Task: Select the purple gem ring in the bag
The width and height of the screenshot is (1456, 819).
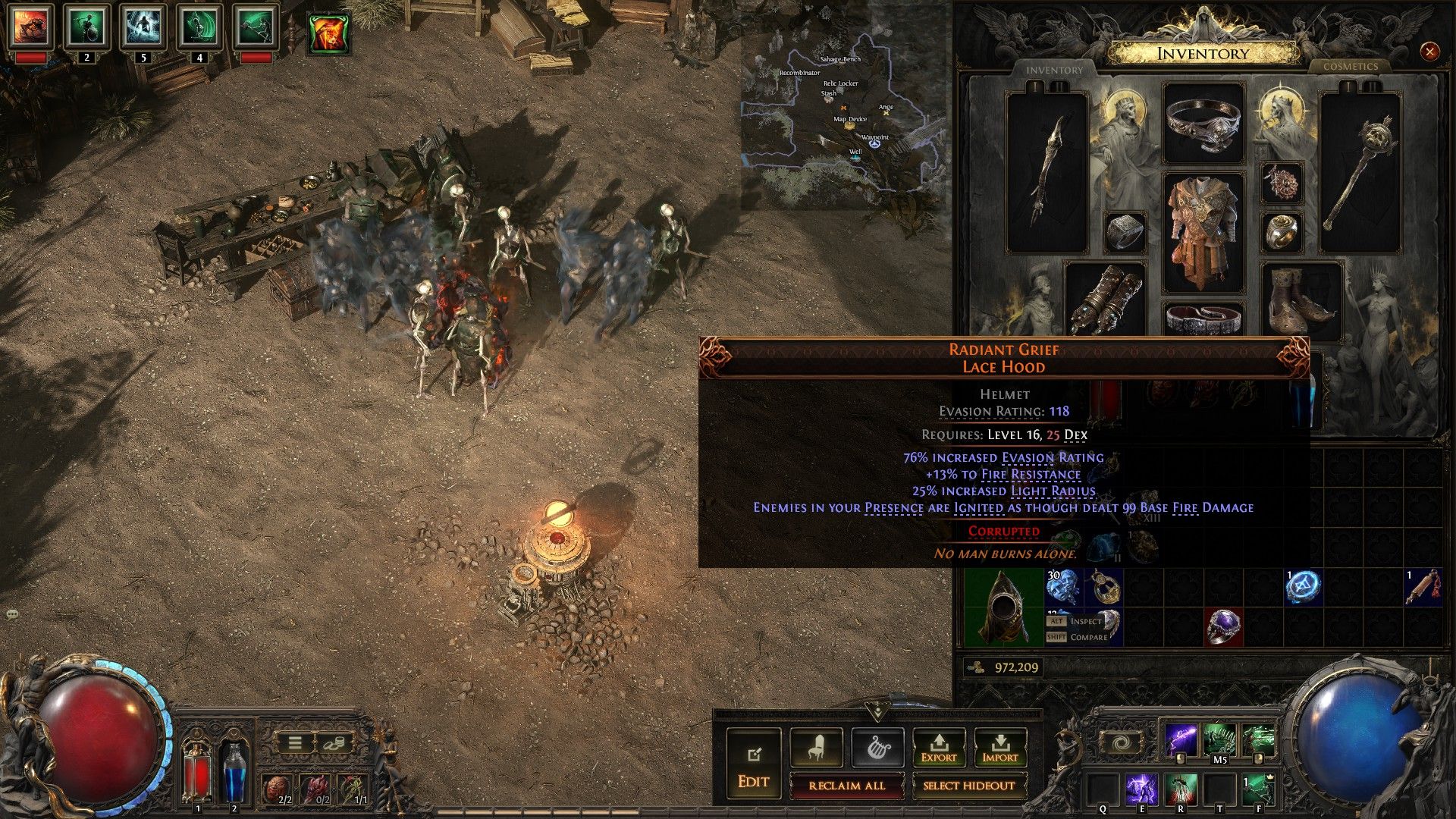Action: pyautogui.click(x=1224, y=627)
